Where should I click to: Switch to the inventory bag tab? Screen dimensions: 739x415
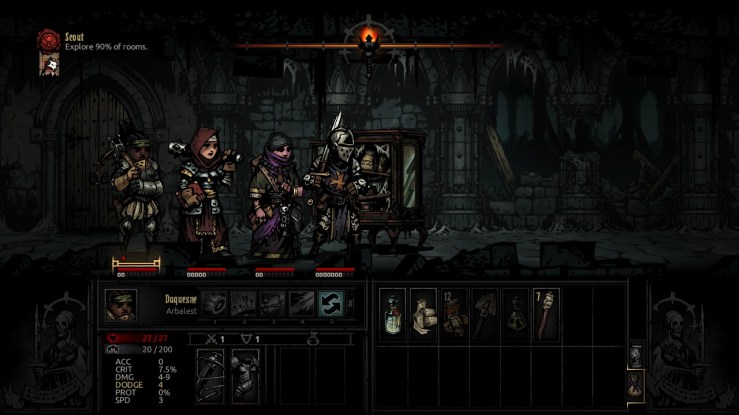click(632, 384)
